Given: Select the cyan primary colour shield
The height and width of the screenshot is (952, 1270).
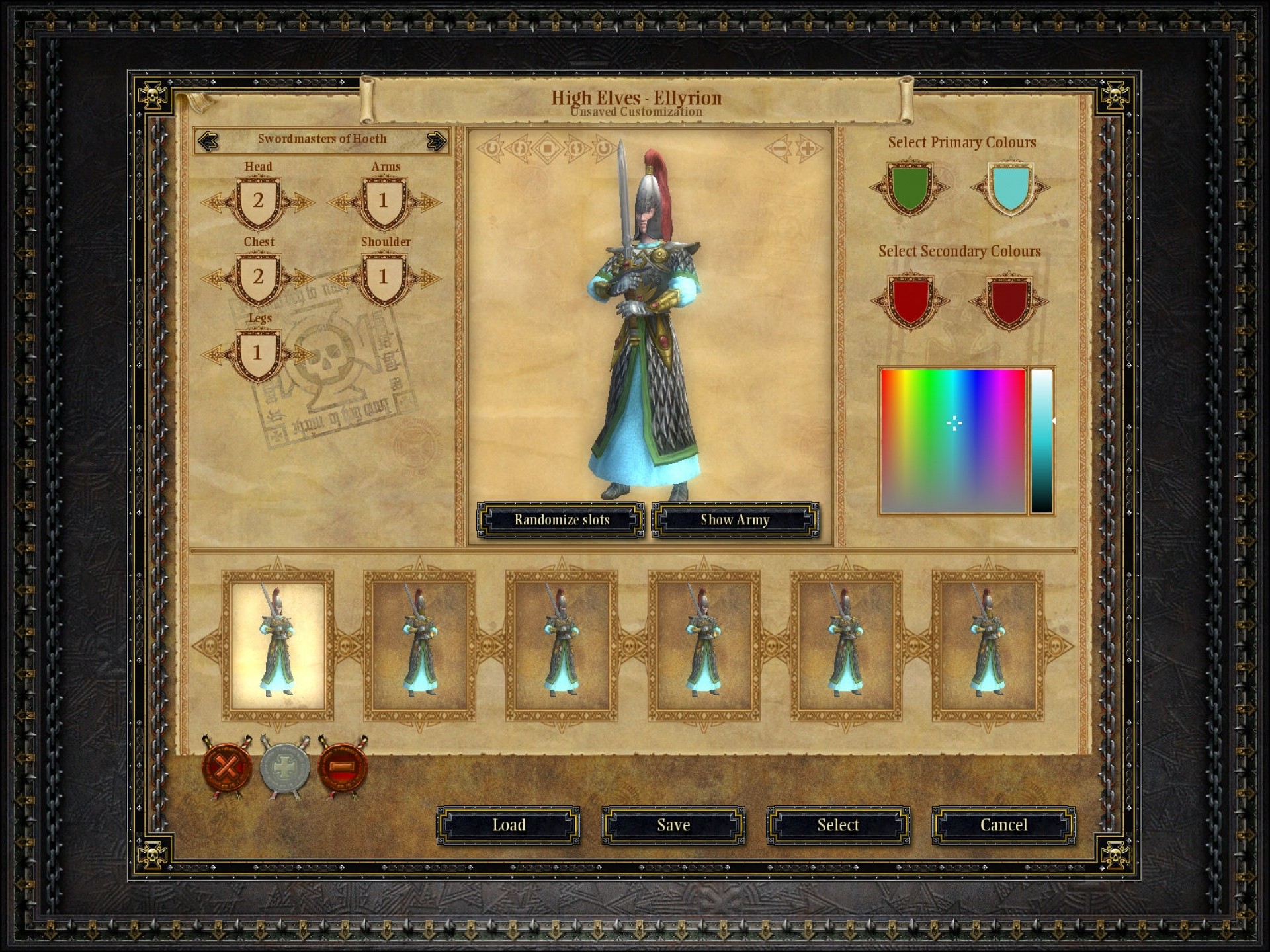Looking at the screenshot, I should click(1009, 188).
